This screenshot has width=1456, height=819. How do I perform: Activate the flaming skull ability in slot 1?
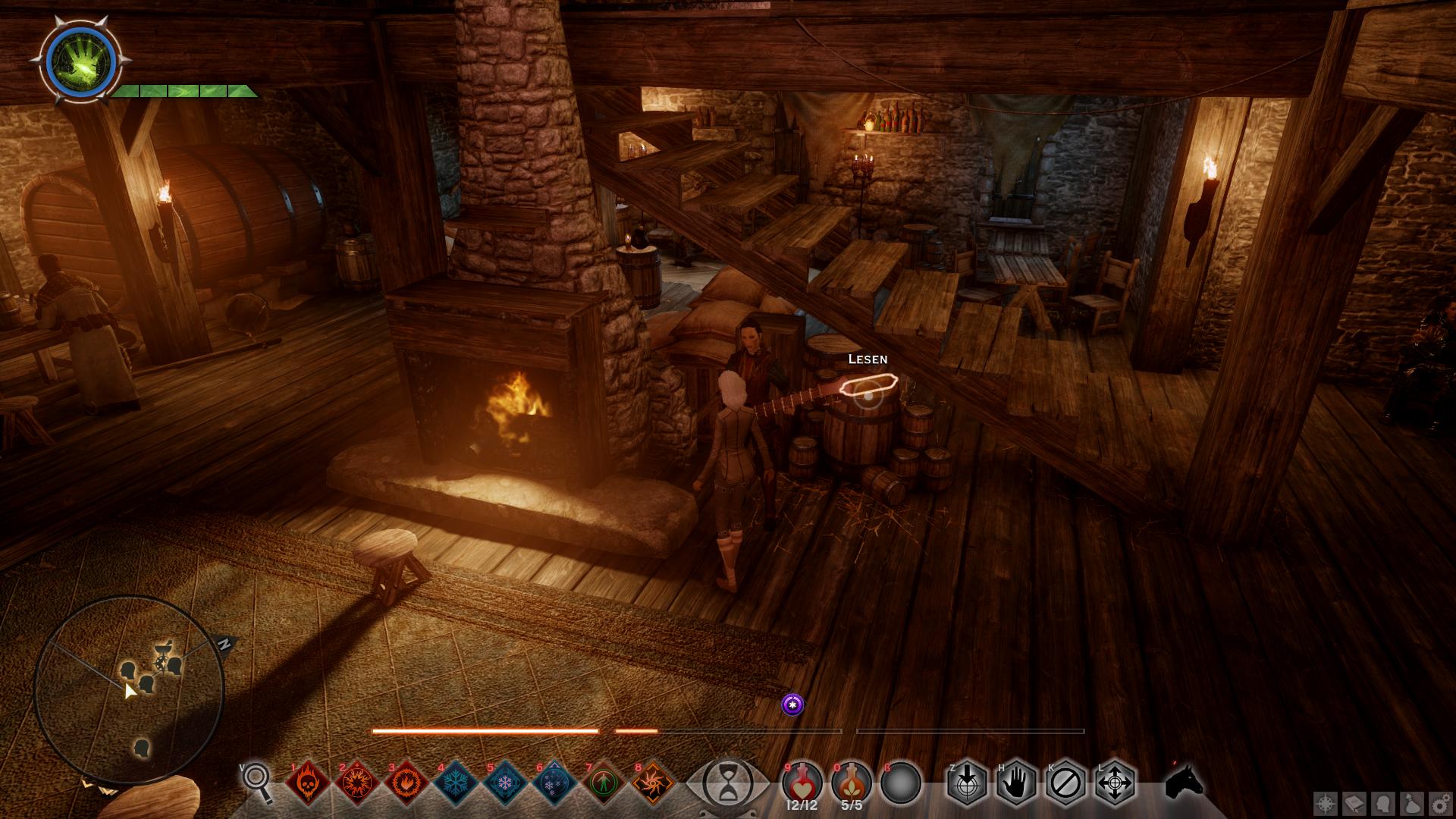[x=308, y=783]
